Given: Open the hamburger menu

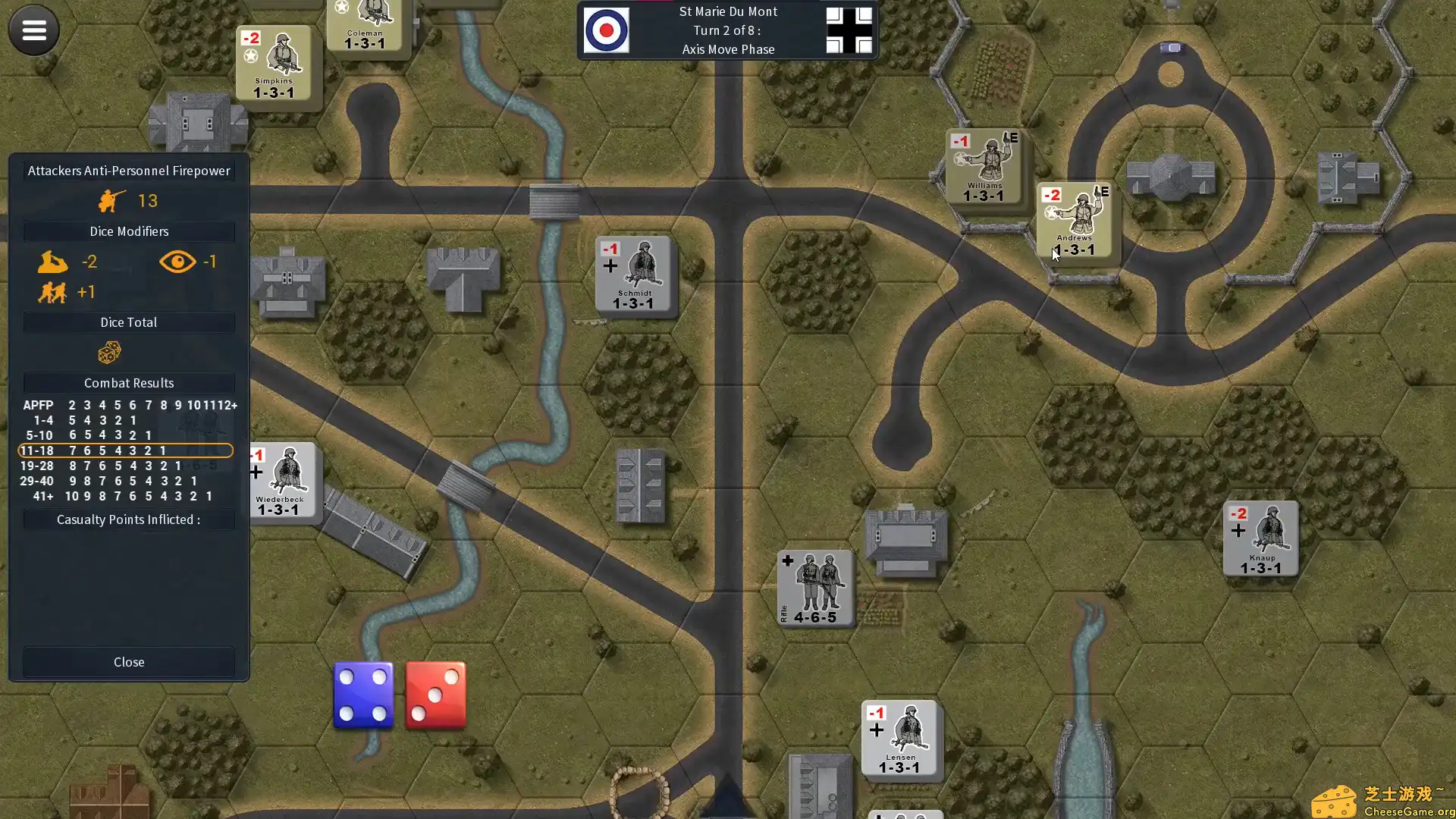Looking at the screenshot, I should coord(33,30).
